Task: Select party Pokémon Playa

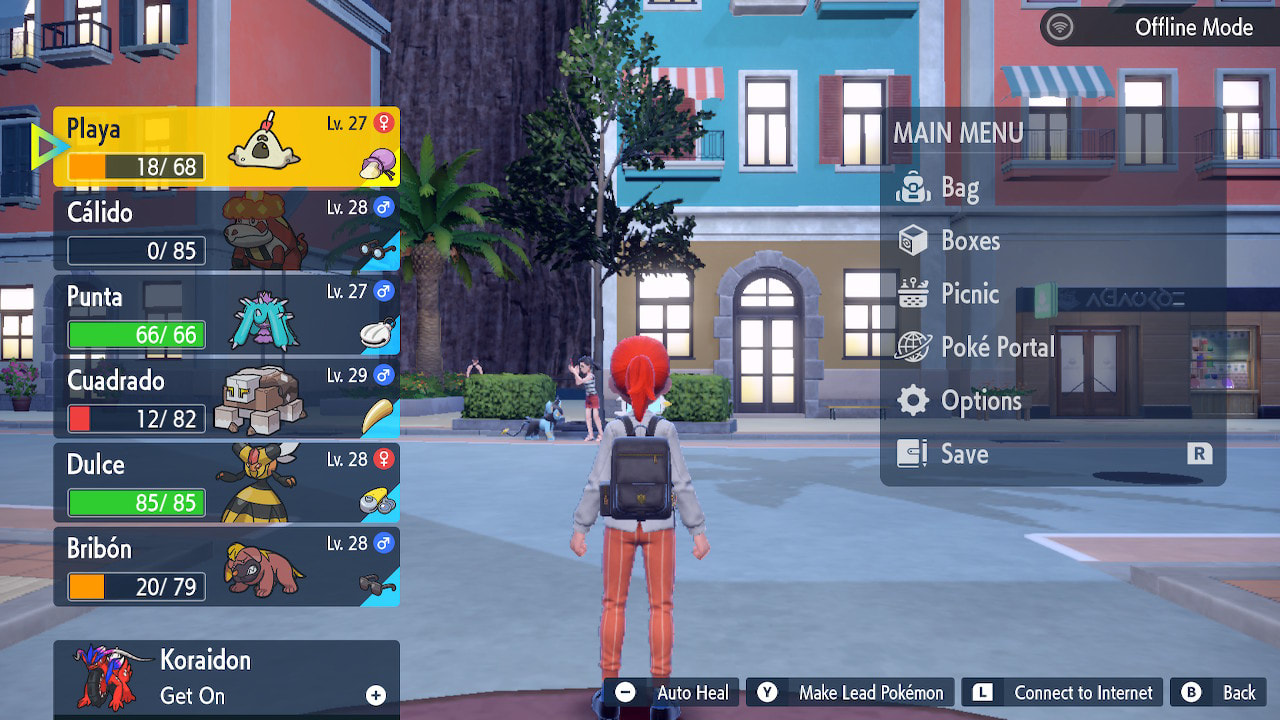Action: tap(226, 147)
